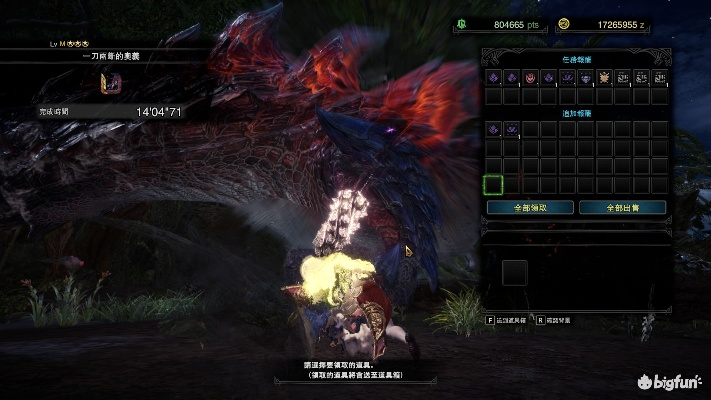Select the red item in quest rewards
The height and width of the screenshot is (400, 711).
(x=530, y=77)
